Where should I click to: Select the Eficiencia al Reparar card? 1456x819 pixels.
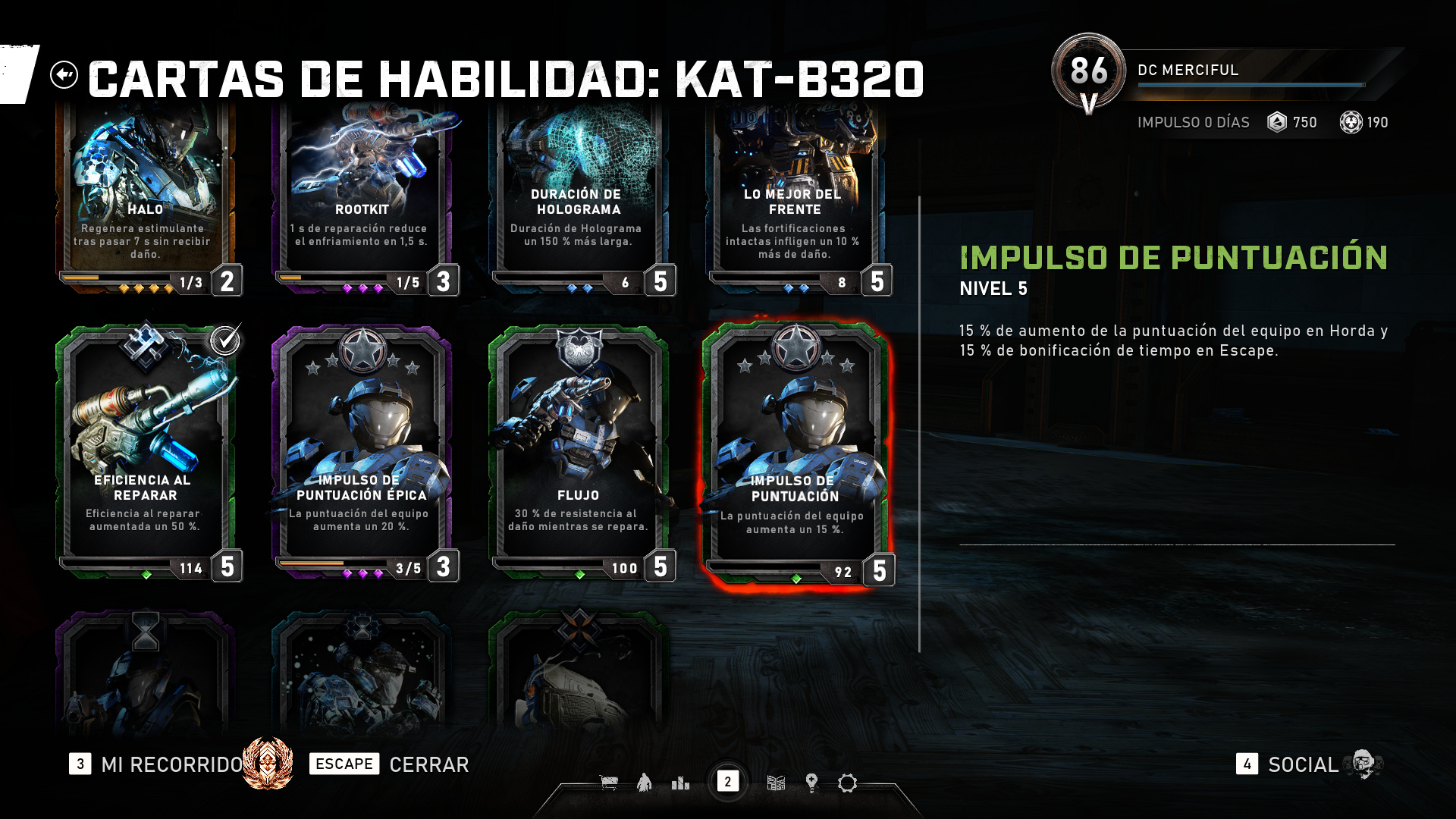click(x=146, y=451)
